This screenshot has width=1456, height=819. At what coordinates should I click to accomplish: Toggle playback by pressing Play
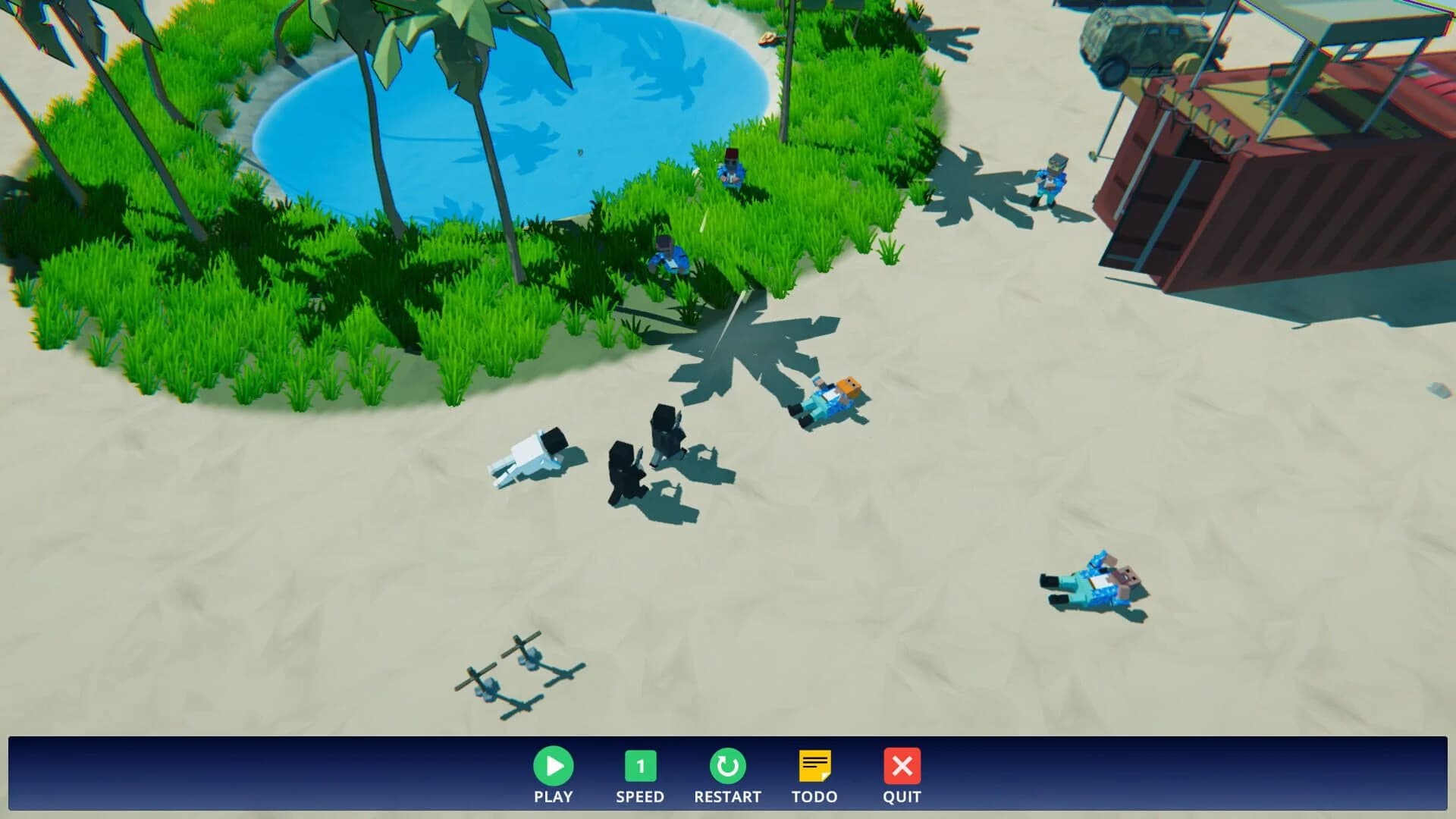[554, 767]
